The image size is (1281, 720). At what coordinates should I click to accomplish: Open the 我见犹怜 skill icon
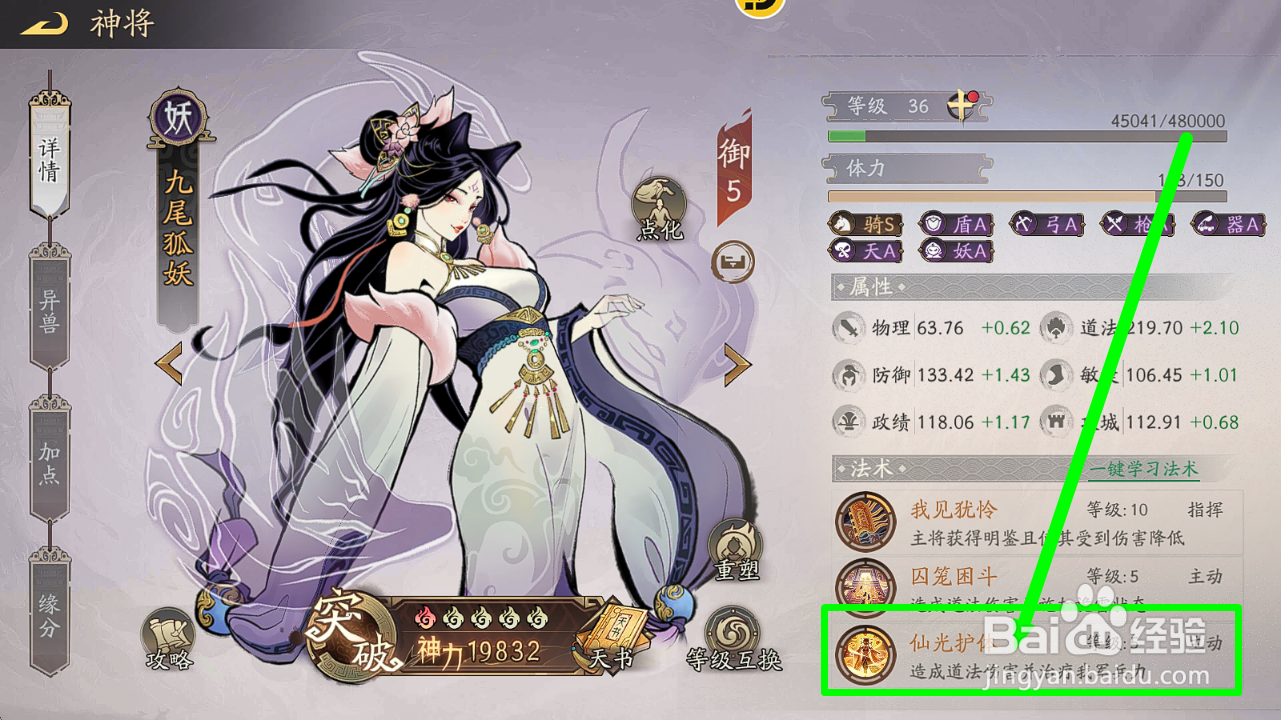coord(866,521)
